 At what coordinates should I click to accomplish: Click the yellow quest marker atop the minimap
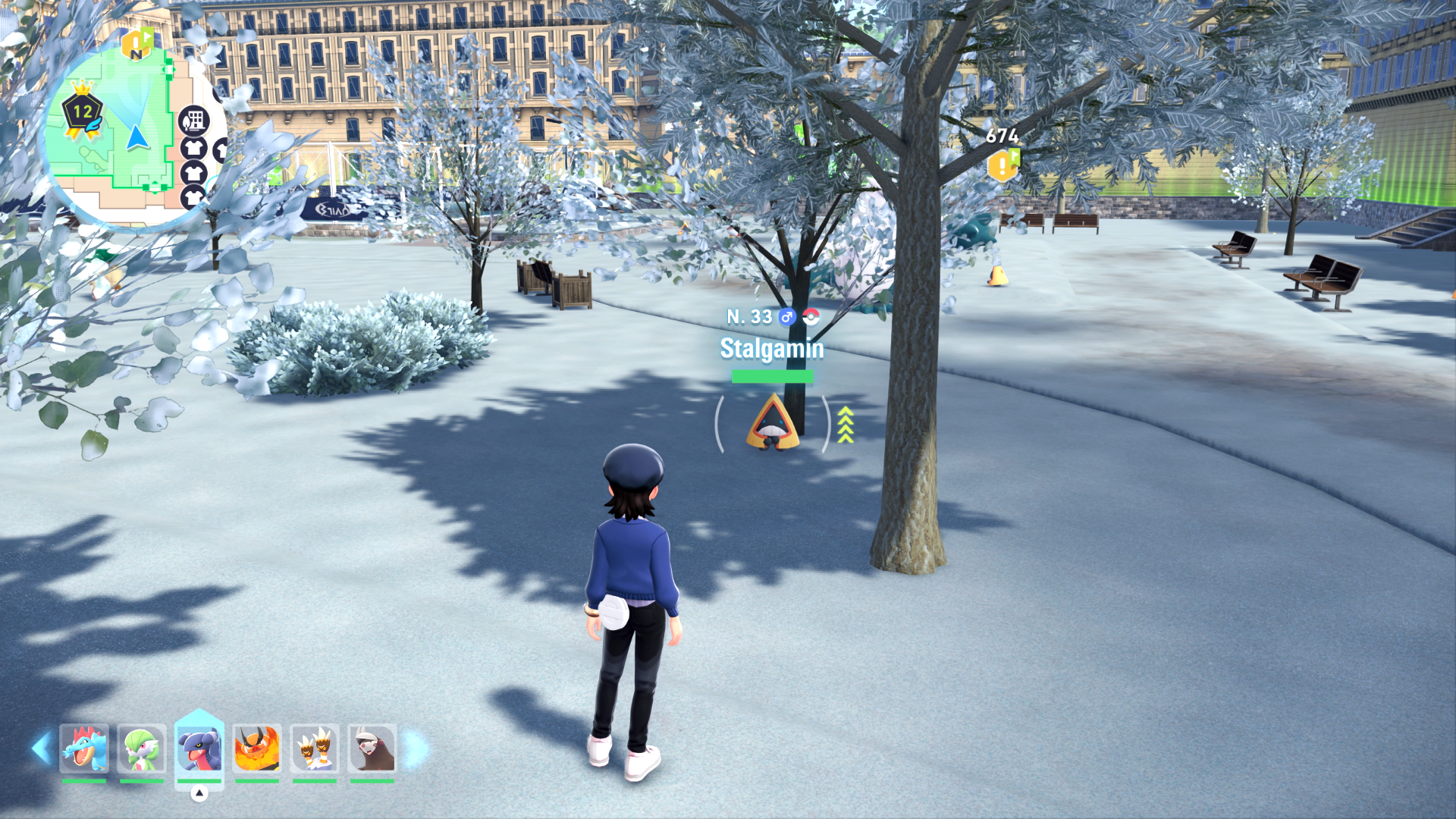[137, 45]
